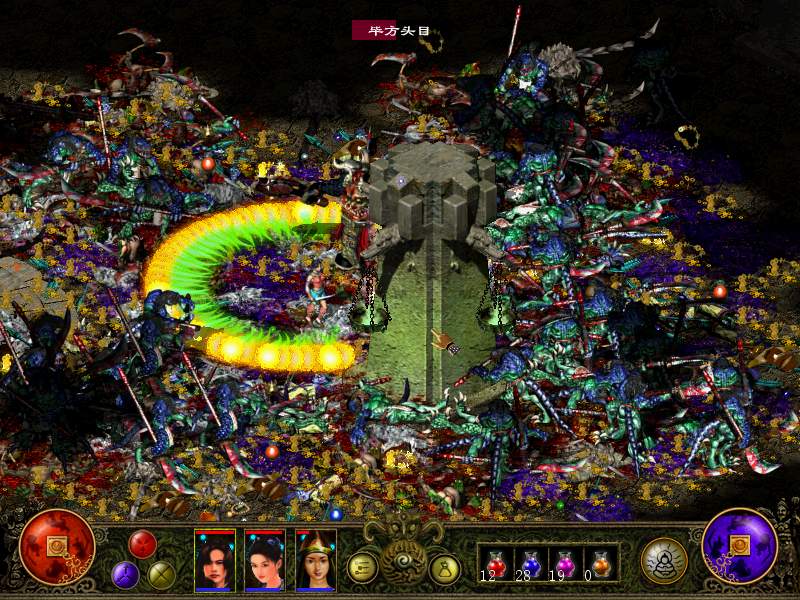
Task: Use the red potion
Action: (x=496, y=562)
